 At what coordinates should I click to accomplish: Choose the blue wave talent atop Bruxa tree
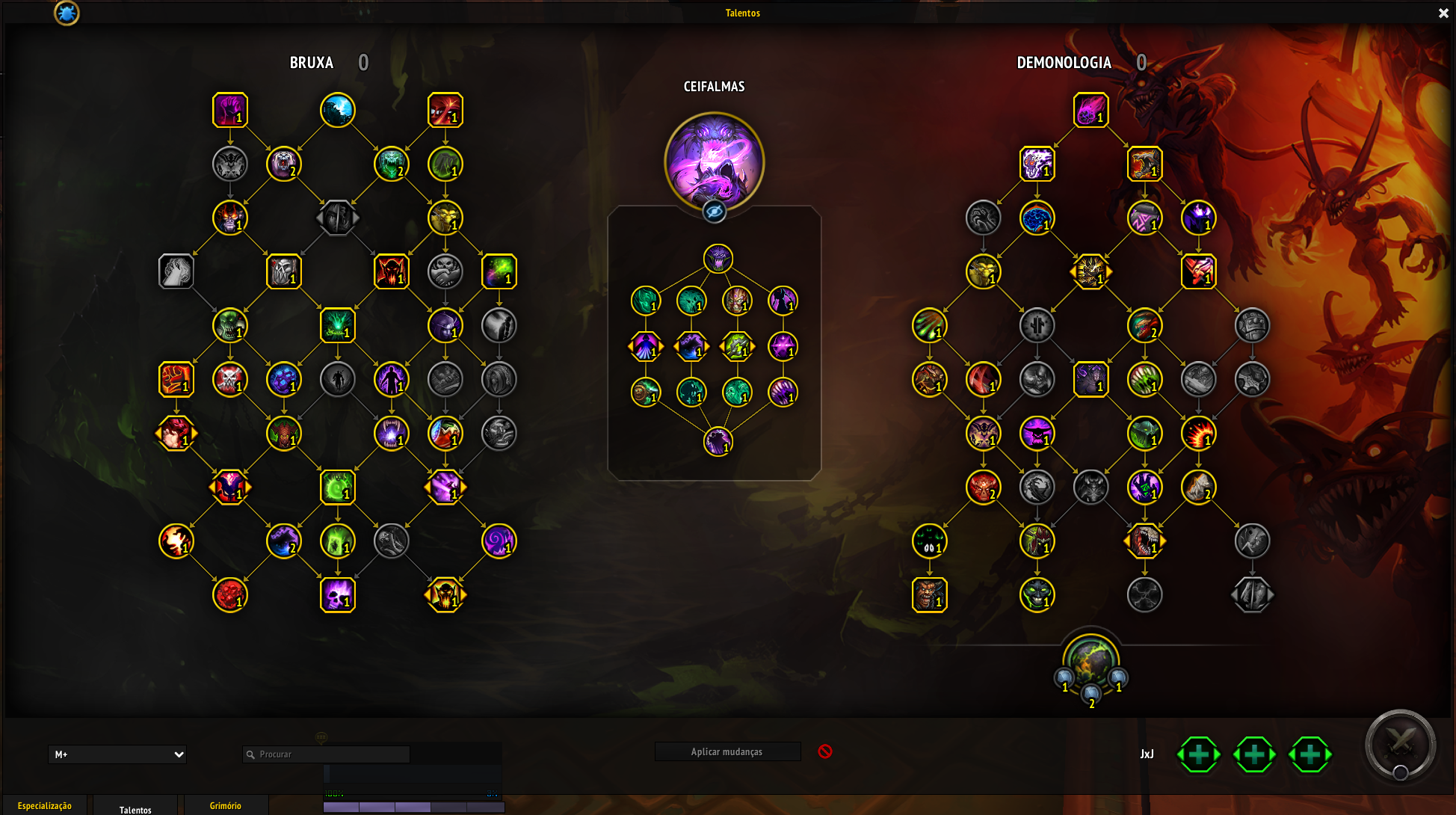338,111
